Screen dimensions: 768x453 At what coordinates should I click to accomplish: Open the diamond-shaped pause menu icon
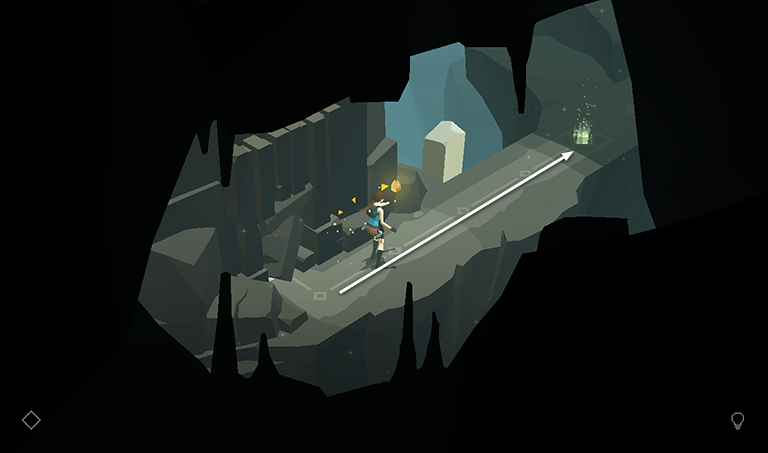click(x=31, y=420)
